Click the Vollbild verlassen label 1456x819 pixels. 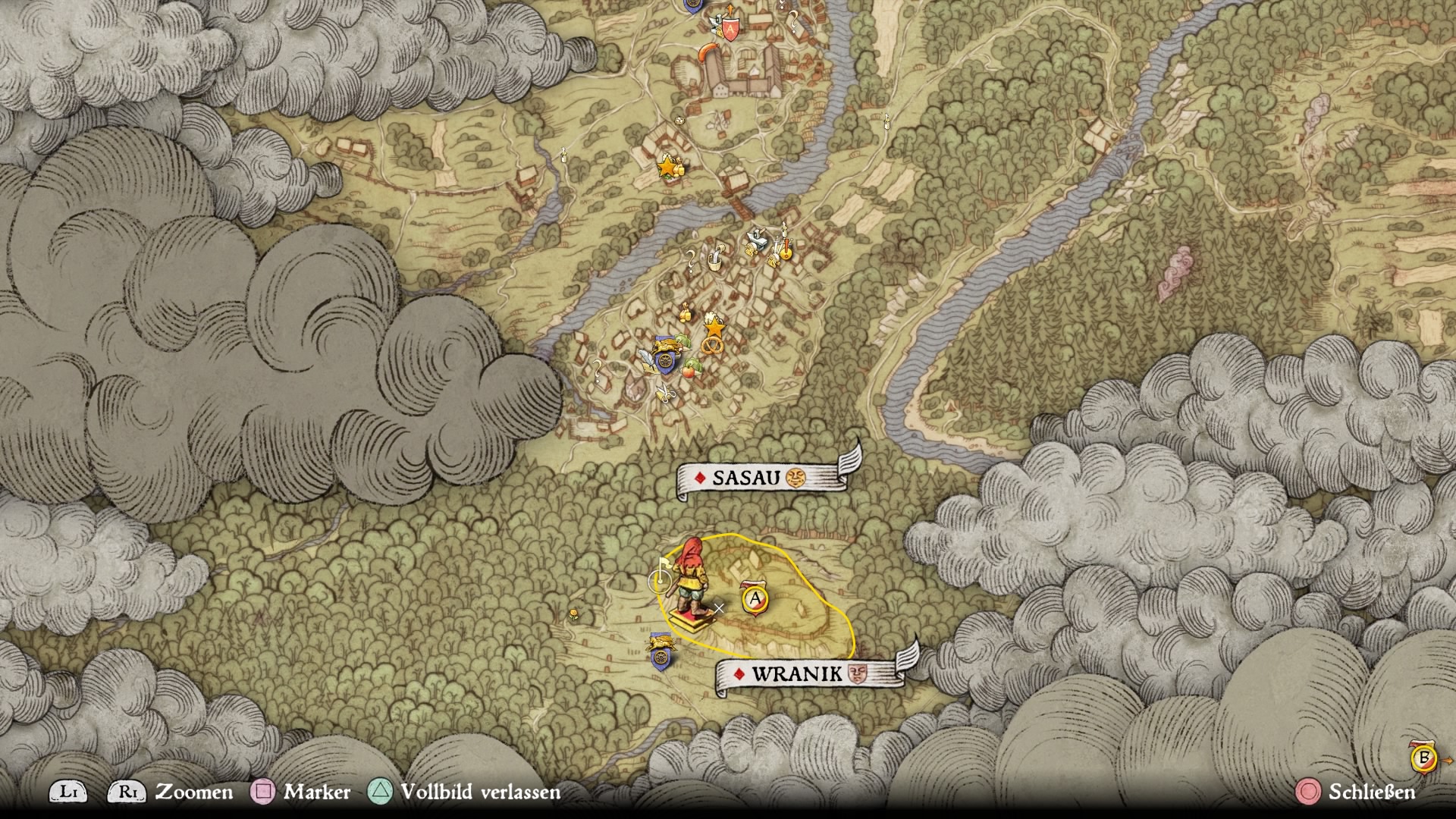coord(480,792)
